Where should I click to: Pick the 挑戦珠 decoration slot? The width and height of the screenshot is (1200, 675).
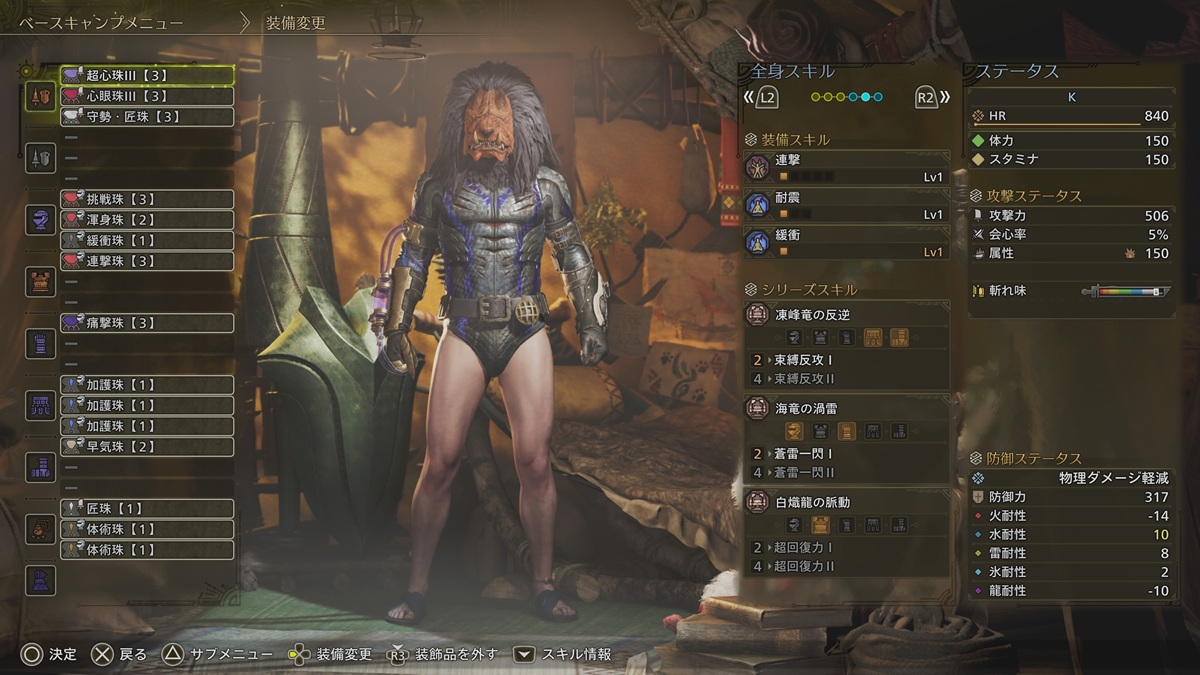[x=147, y=199]
